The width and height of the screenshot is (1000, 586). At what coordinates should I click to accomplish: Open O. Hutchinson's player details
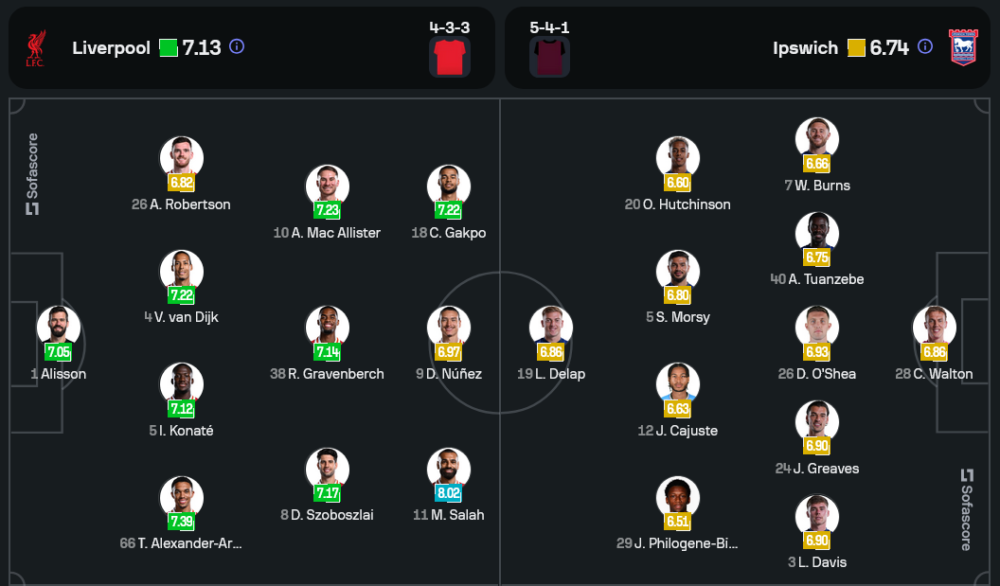click(677, 158)
